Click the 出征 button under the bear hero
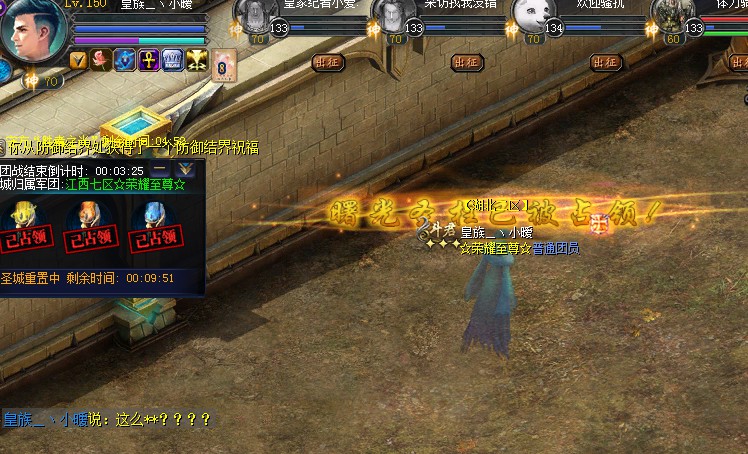This screenshot has width=748, height=454. coord(605,62)
